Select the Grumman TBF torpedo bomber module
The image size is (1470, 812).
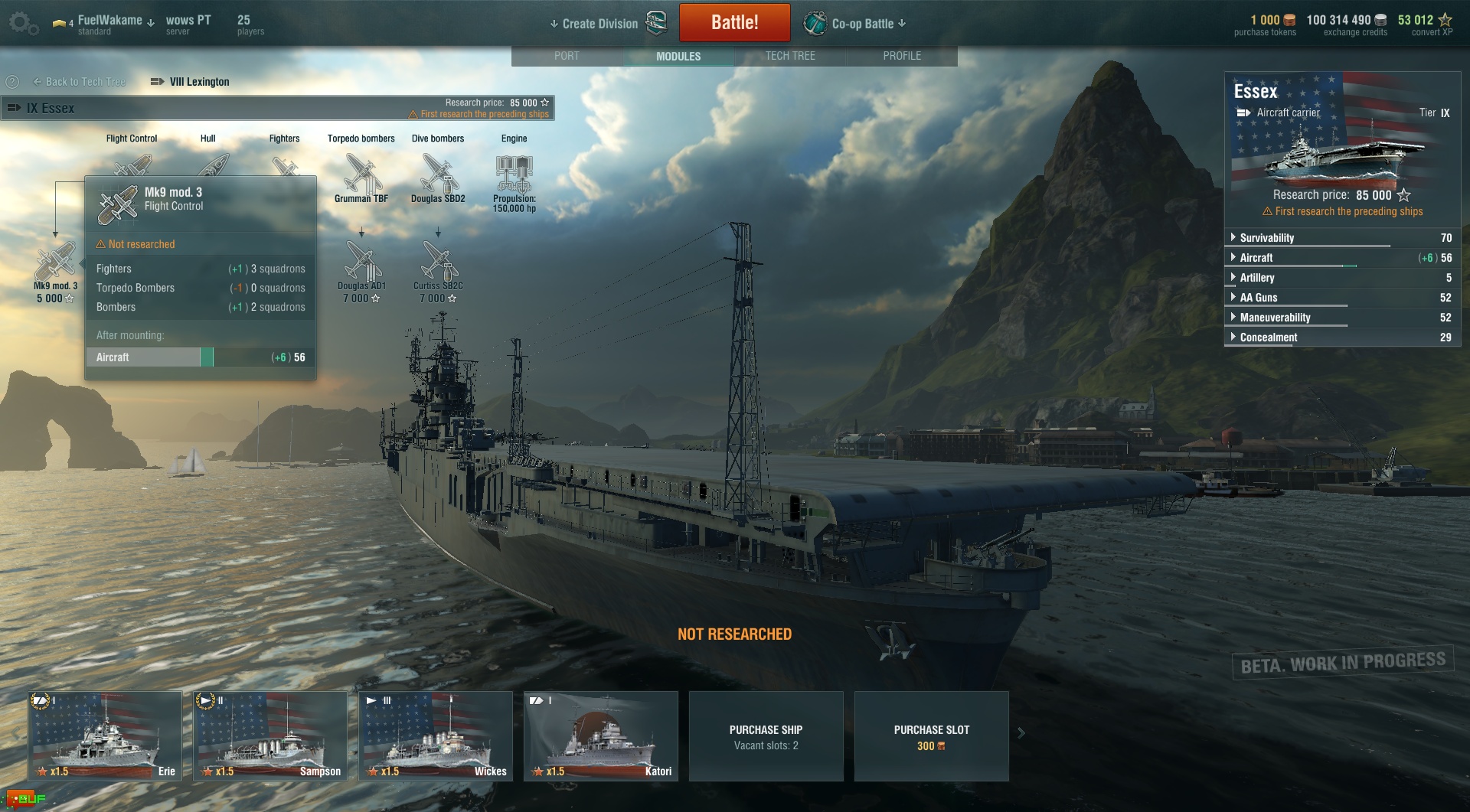(x=361, y=176)
